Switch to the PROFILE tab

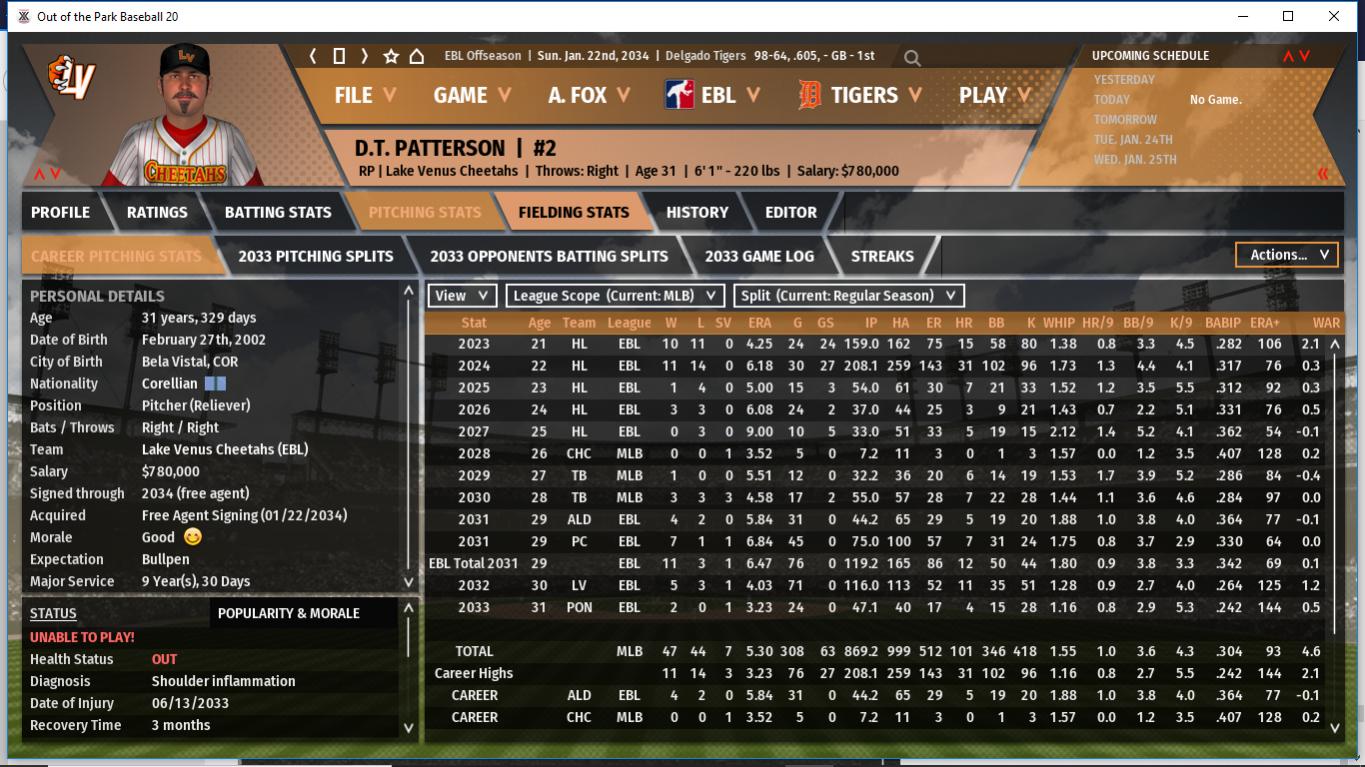pos(60,212)
